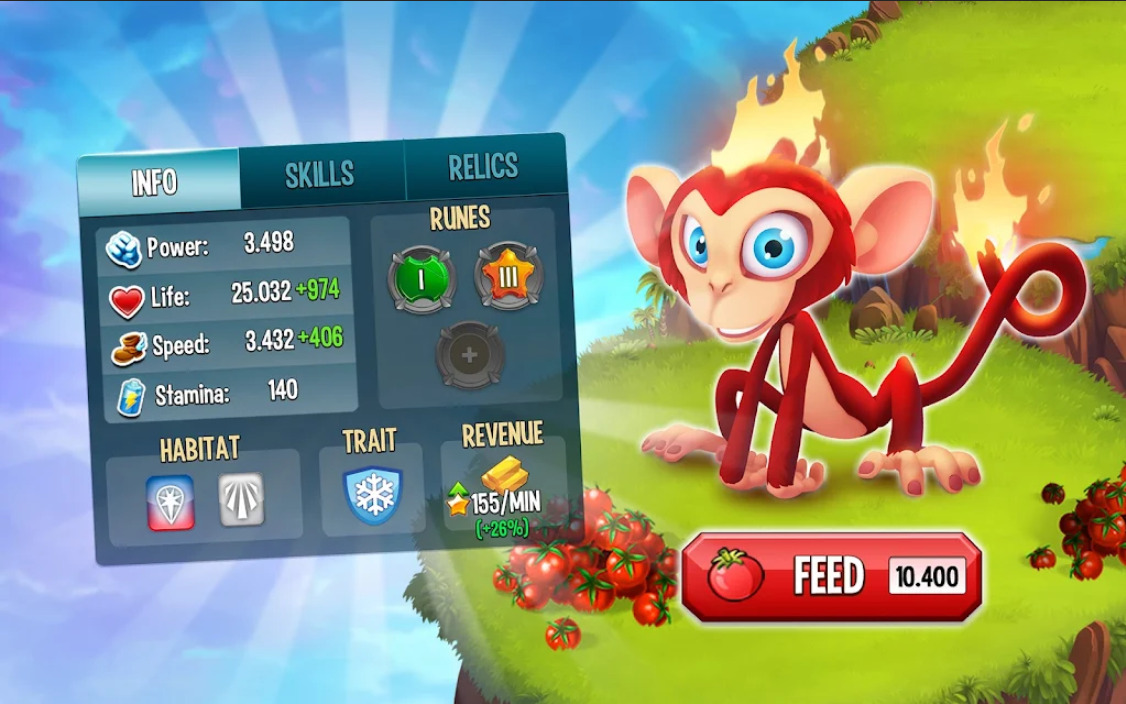
Task: Choose the grey light-rays habitat icon
Action: click(x=242, y=499)
